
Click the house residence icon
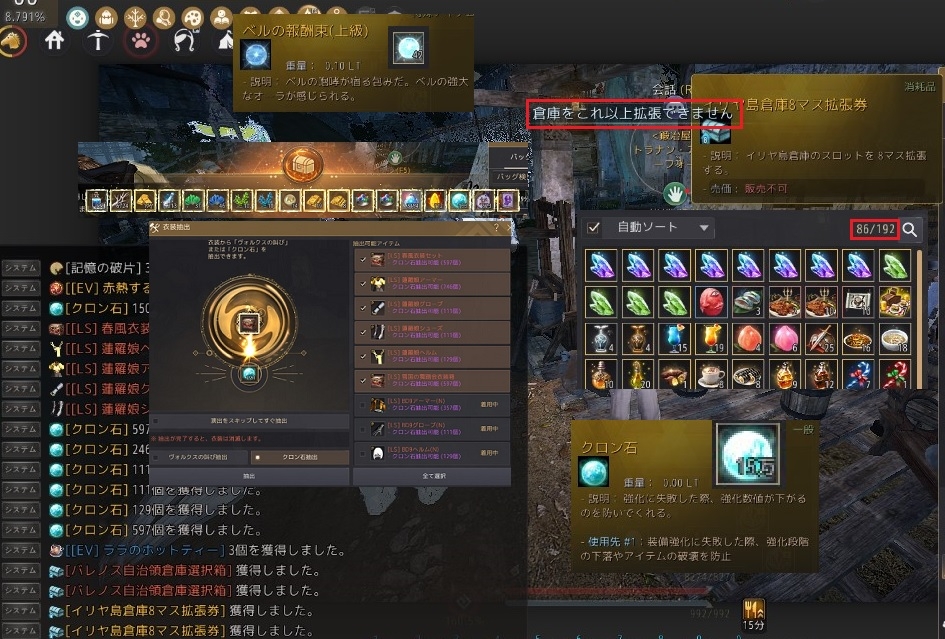55,41
